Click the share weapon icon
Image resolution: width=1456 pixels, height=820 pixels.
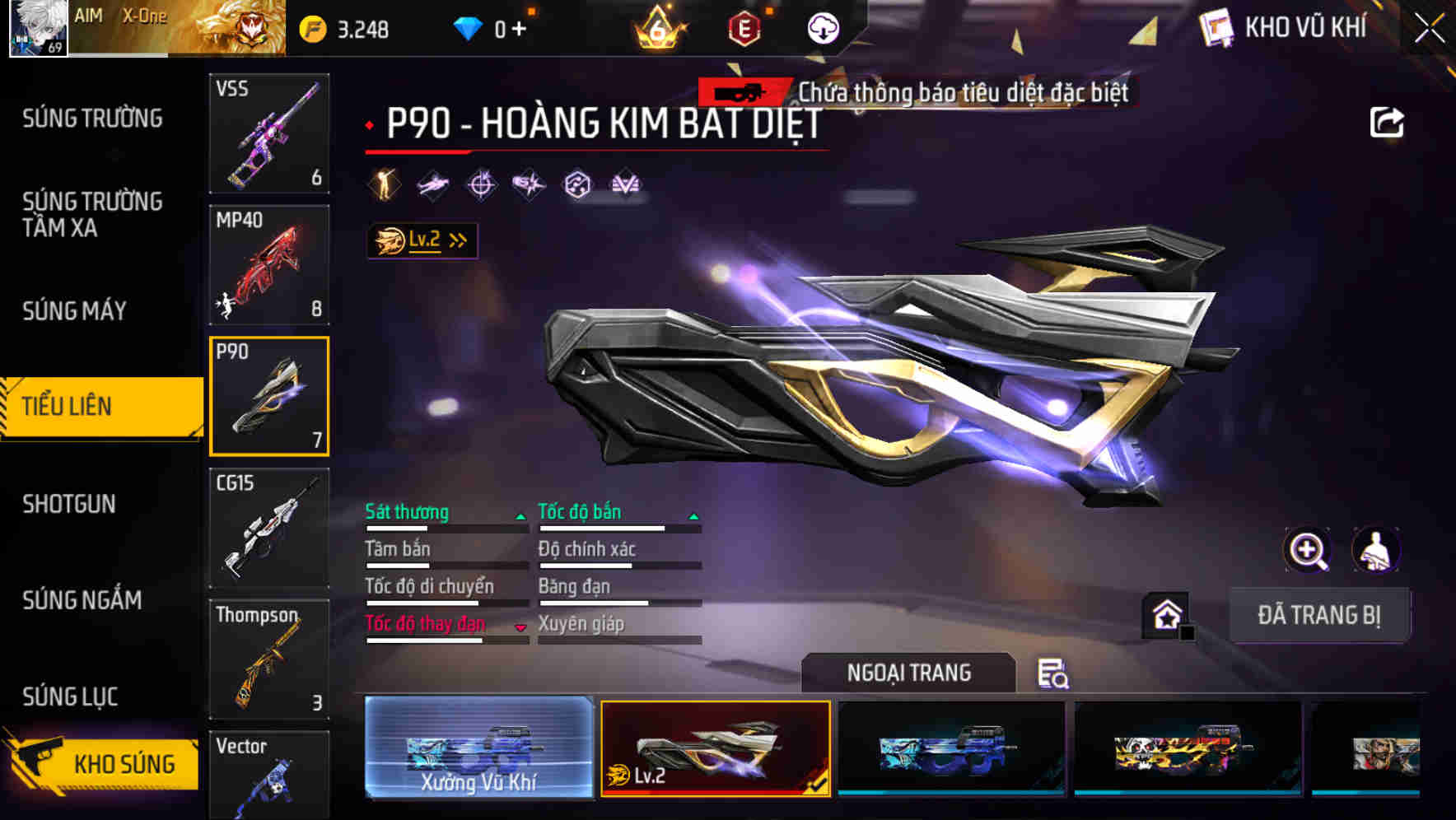(1388, 121)
